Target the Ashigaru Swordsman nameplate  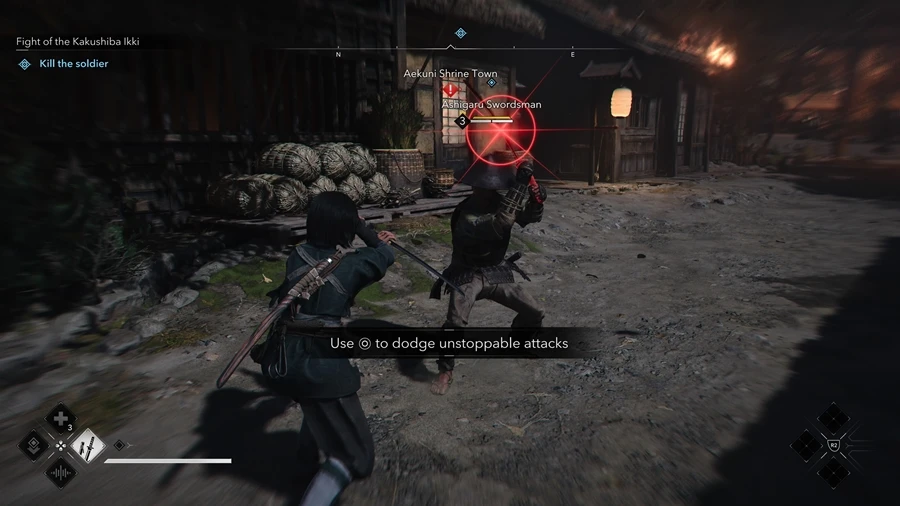point(492,104)
